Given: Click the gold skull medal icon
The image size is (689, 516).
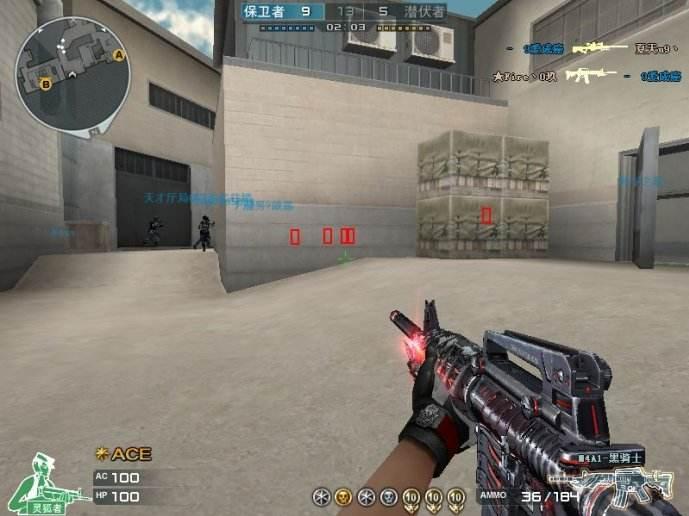Looking at the screenshot, I should coord(343,496).
